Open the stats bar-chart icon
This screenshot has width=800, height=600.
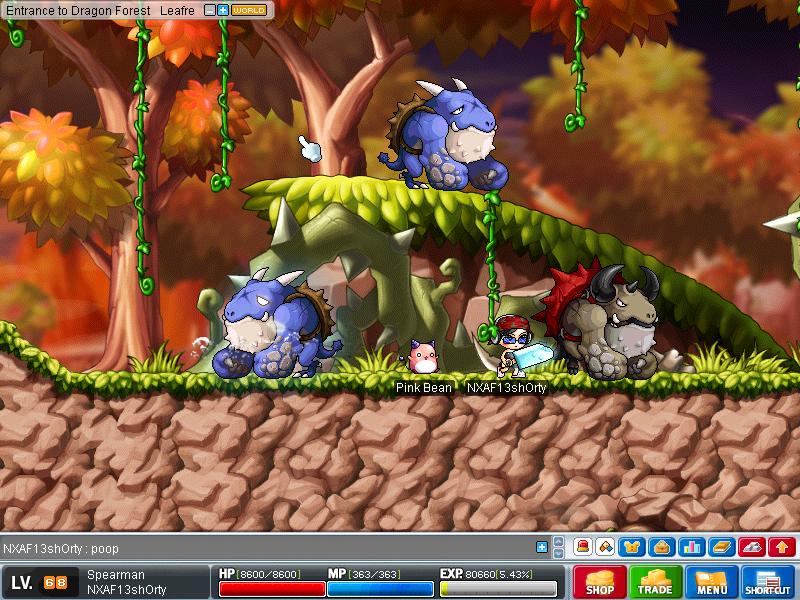[x=690, y=547]
